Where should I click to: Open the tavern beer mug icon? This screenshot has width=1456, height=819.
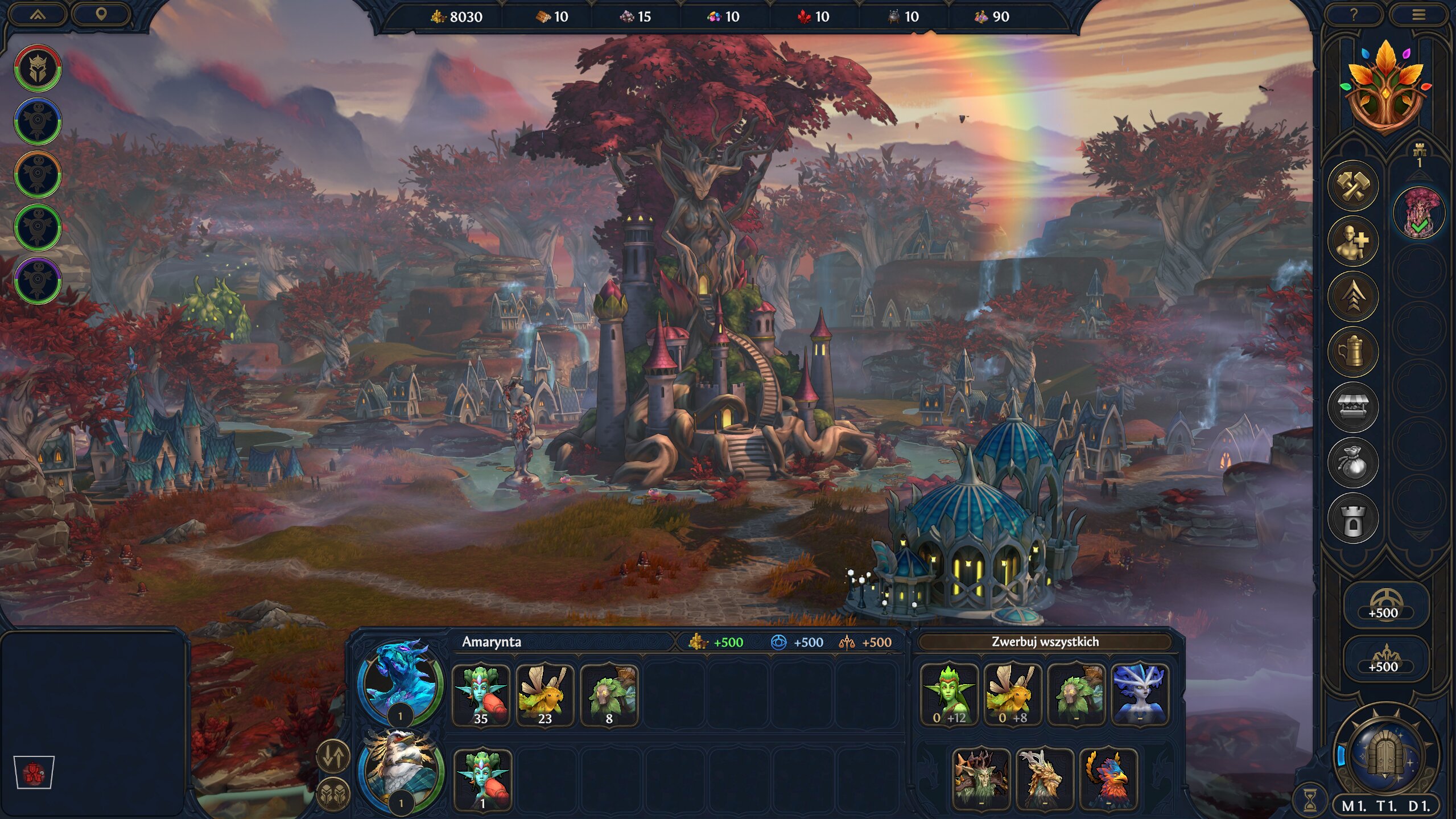[x=1353, y=352]
